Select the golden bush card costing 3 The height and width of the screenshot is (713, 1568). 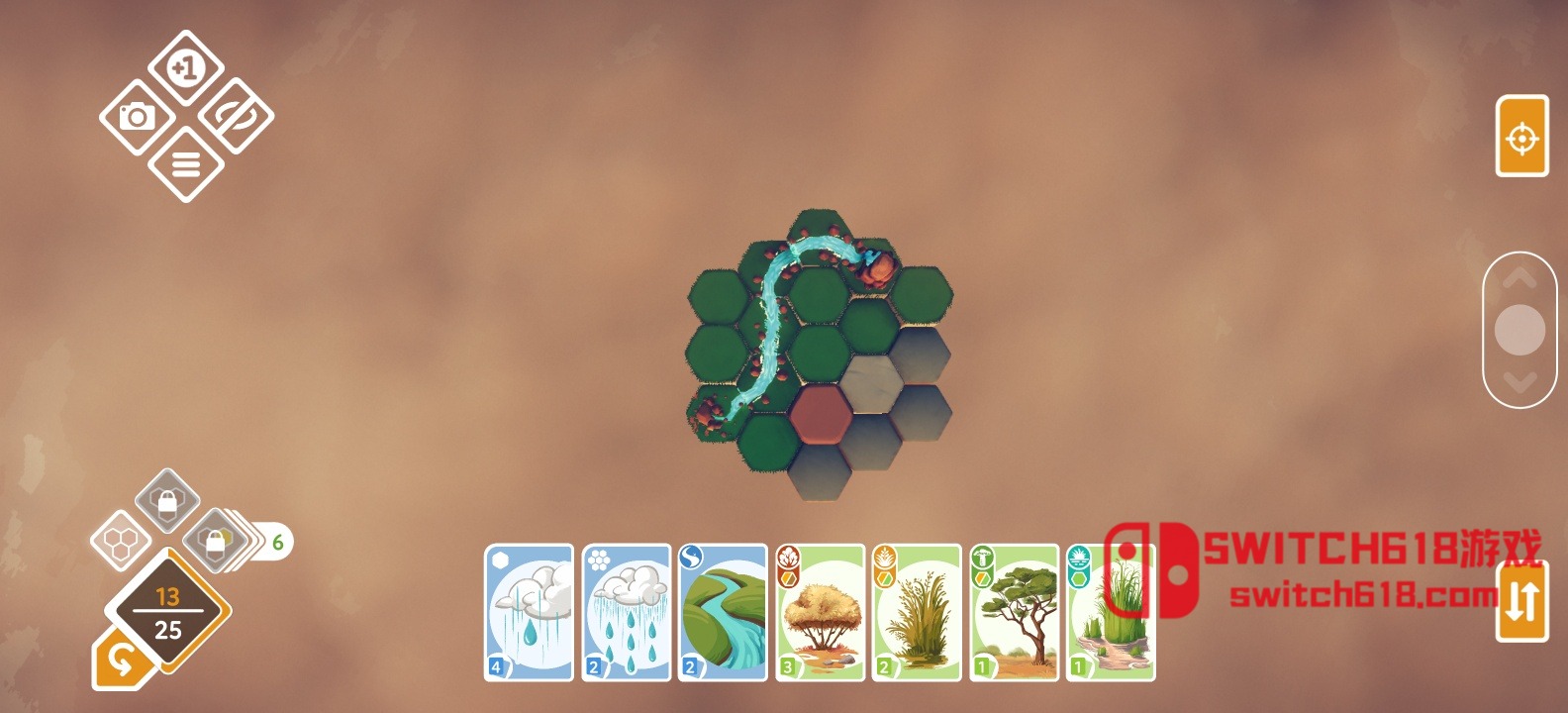[820, 612]
